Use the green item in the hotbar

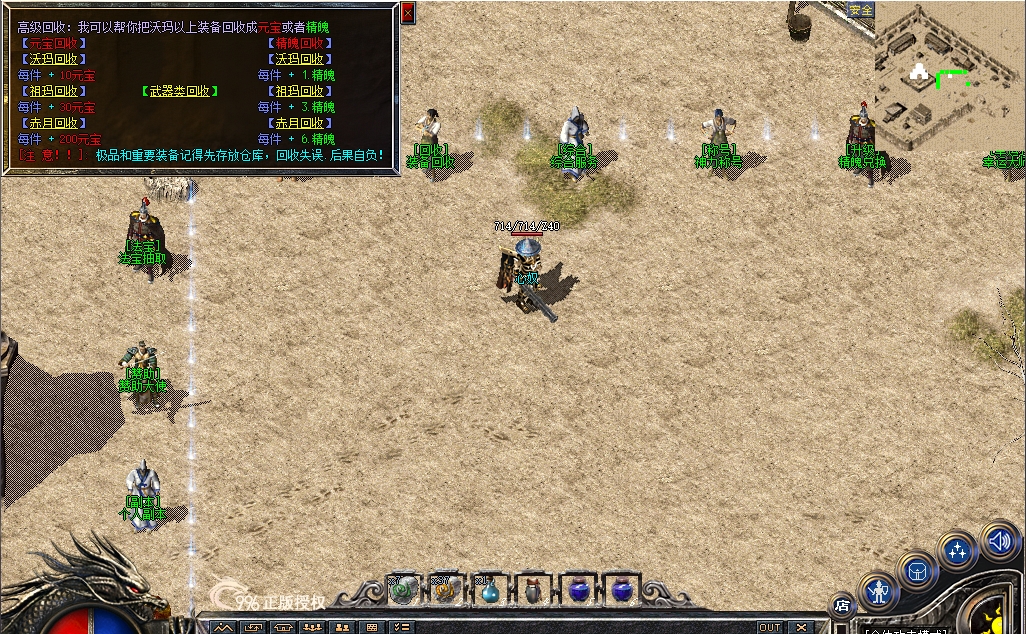click(x=402, y=591)
